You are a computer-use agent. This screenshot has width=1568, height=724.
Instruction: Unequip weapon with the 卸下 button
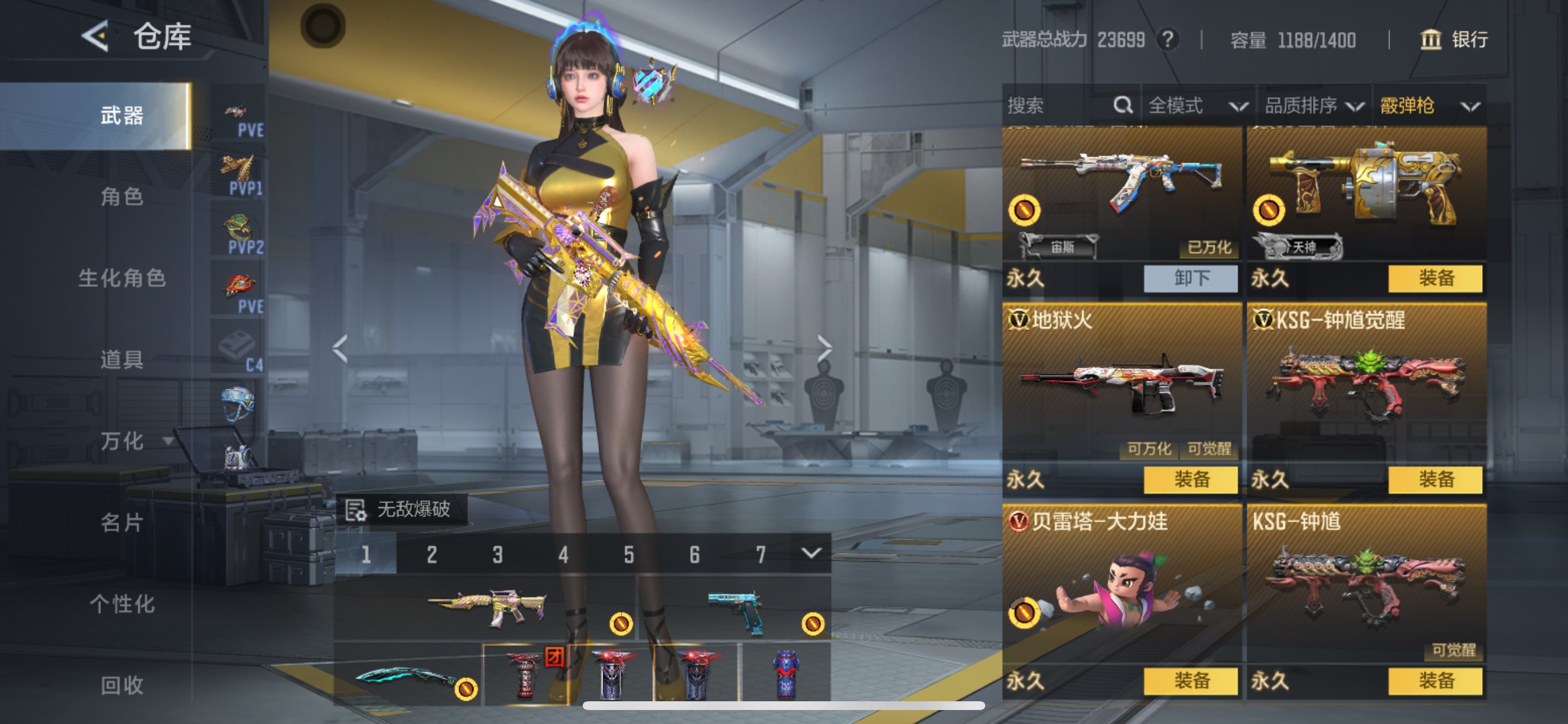tap(1191, 278)
